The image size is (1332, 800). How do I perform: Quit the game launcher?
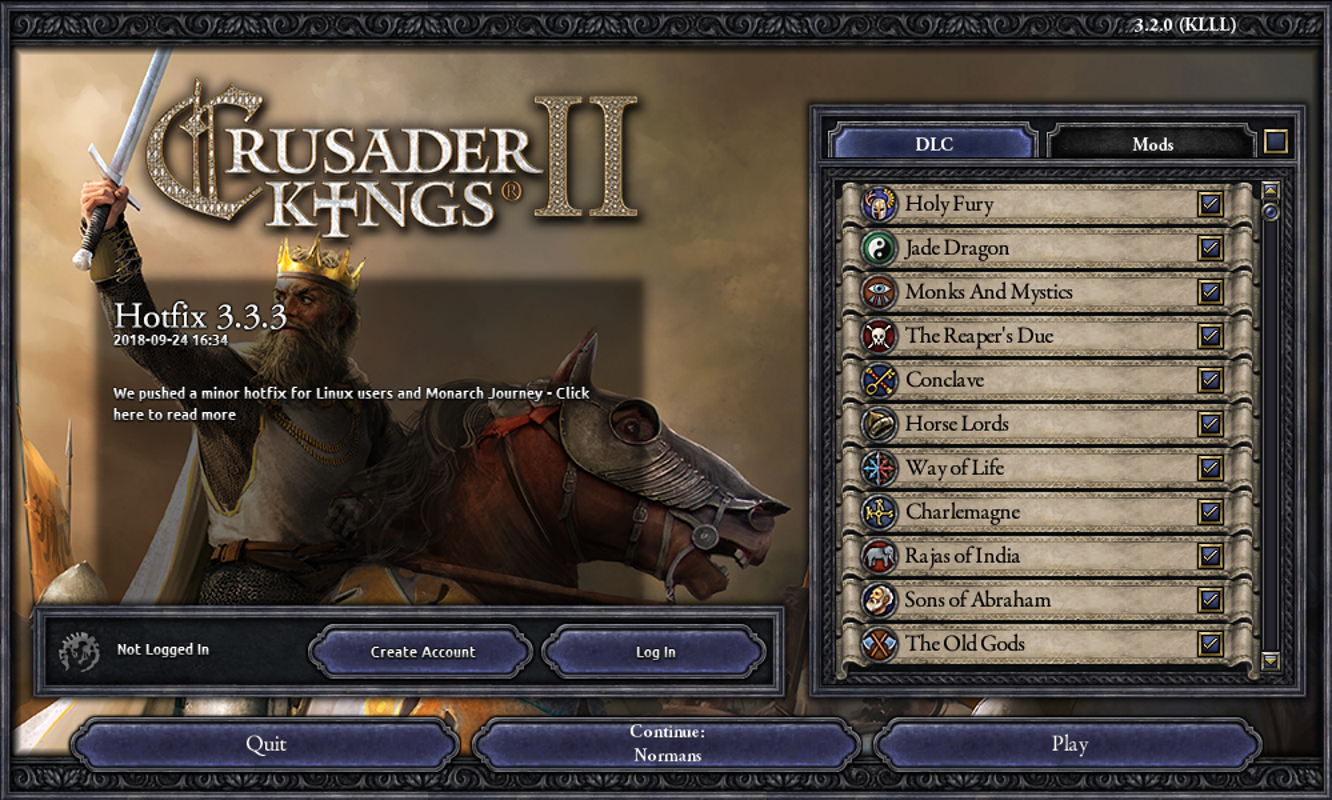[x=266, y=745]
